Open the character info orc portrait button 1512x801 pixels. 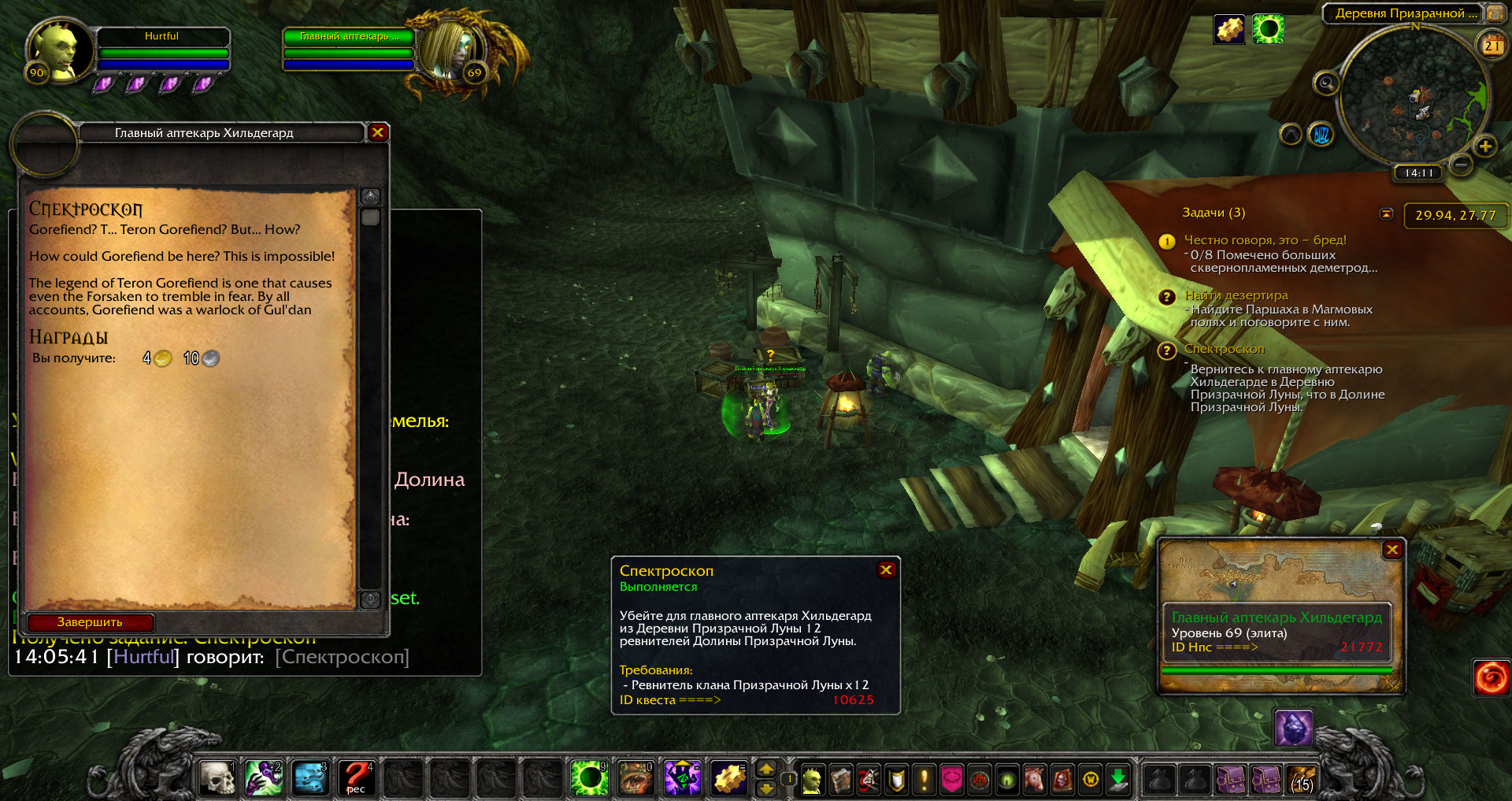[x=811, y=780]
